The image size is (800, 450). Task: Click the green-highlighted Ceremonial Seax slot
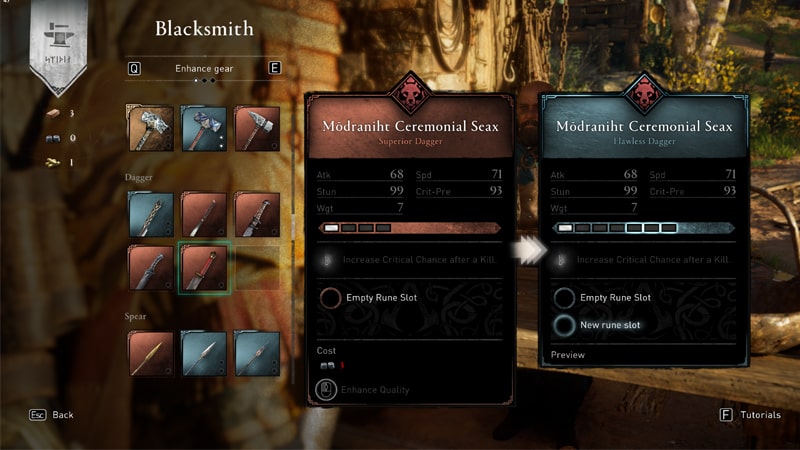click(204, 267)
